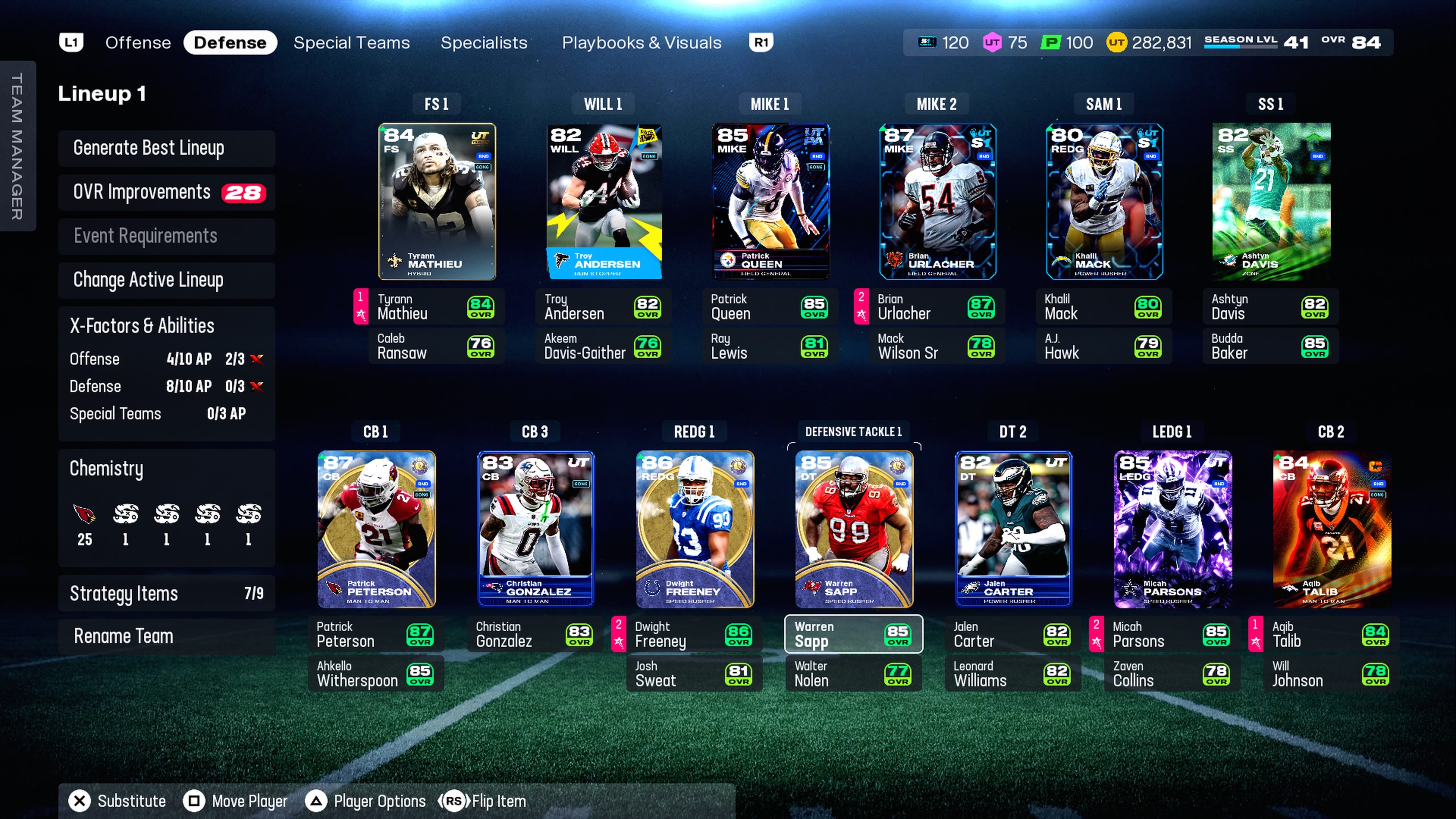
Task: Choose Warren Sapp's defensive tackle card
Action: (854, 529)
